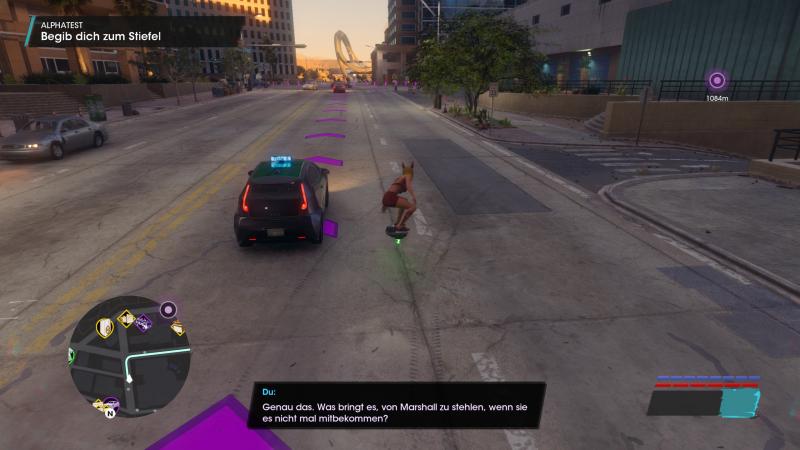800x450 pixels.
Task: Click the purple waypoint marker showing 1084m
Action: tap(716, 81)
